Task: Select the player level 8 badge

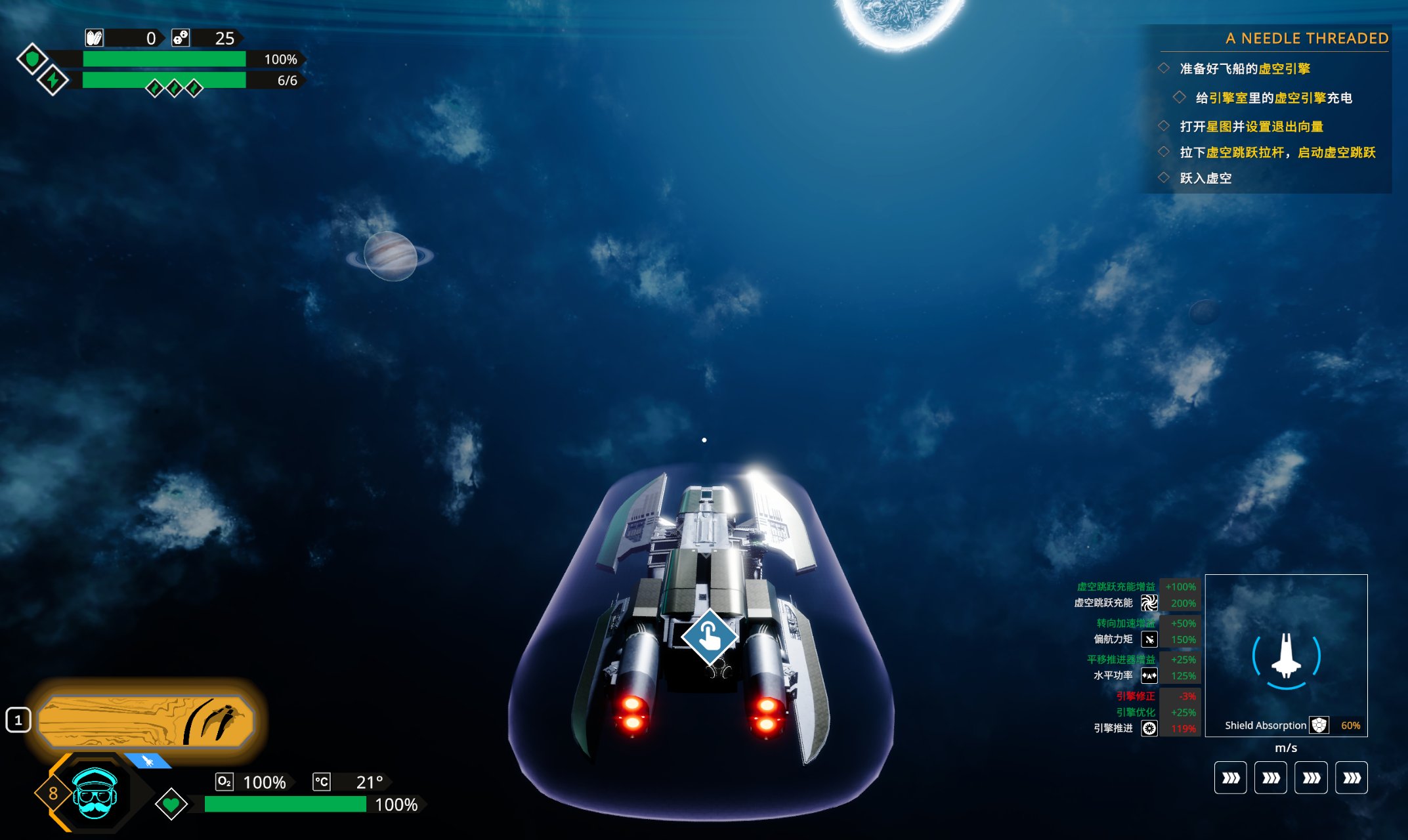Action: pyautogui.click(x=53, y=793)
